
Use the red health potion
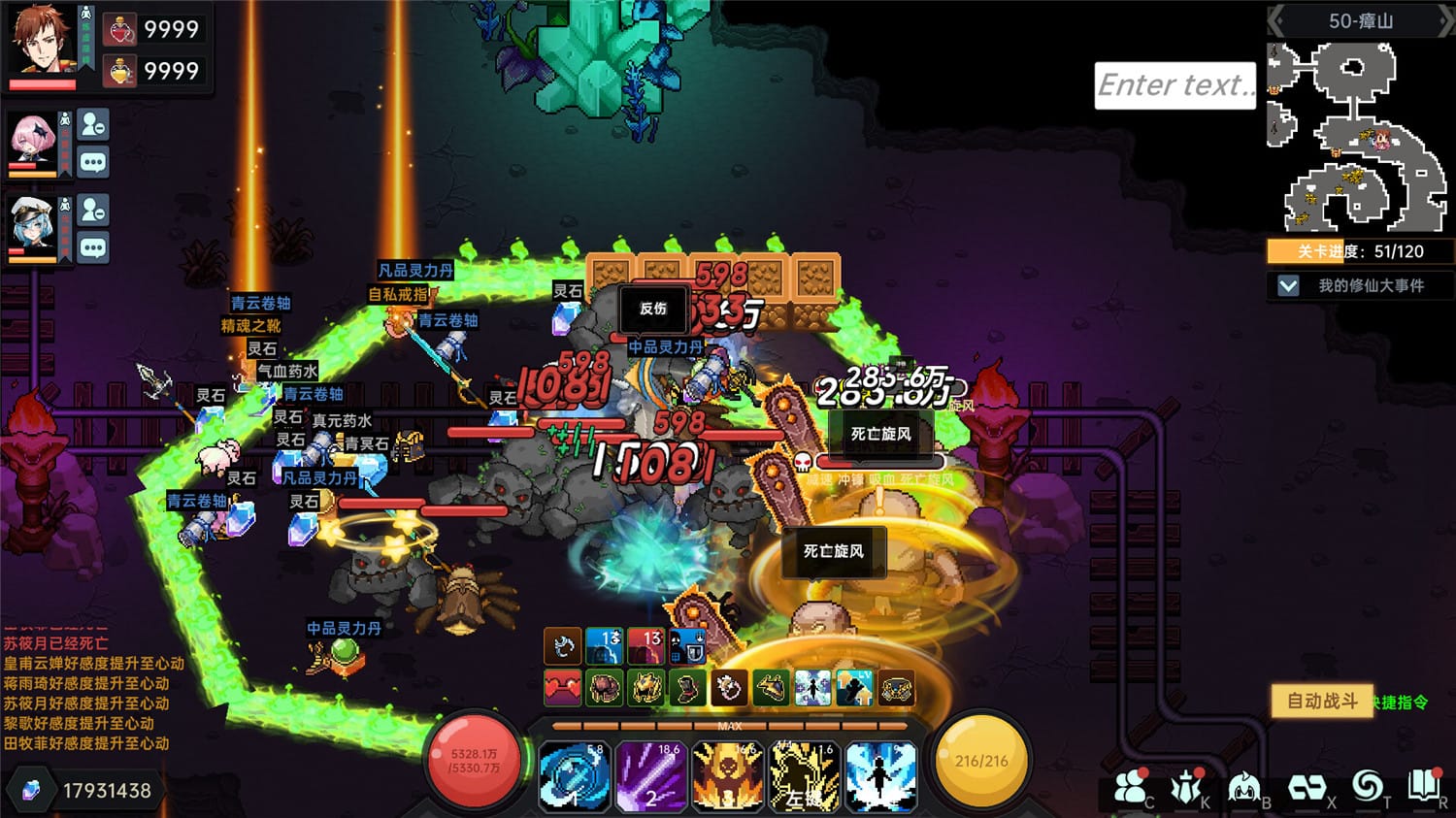coord(120,29)
